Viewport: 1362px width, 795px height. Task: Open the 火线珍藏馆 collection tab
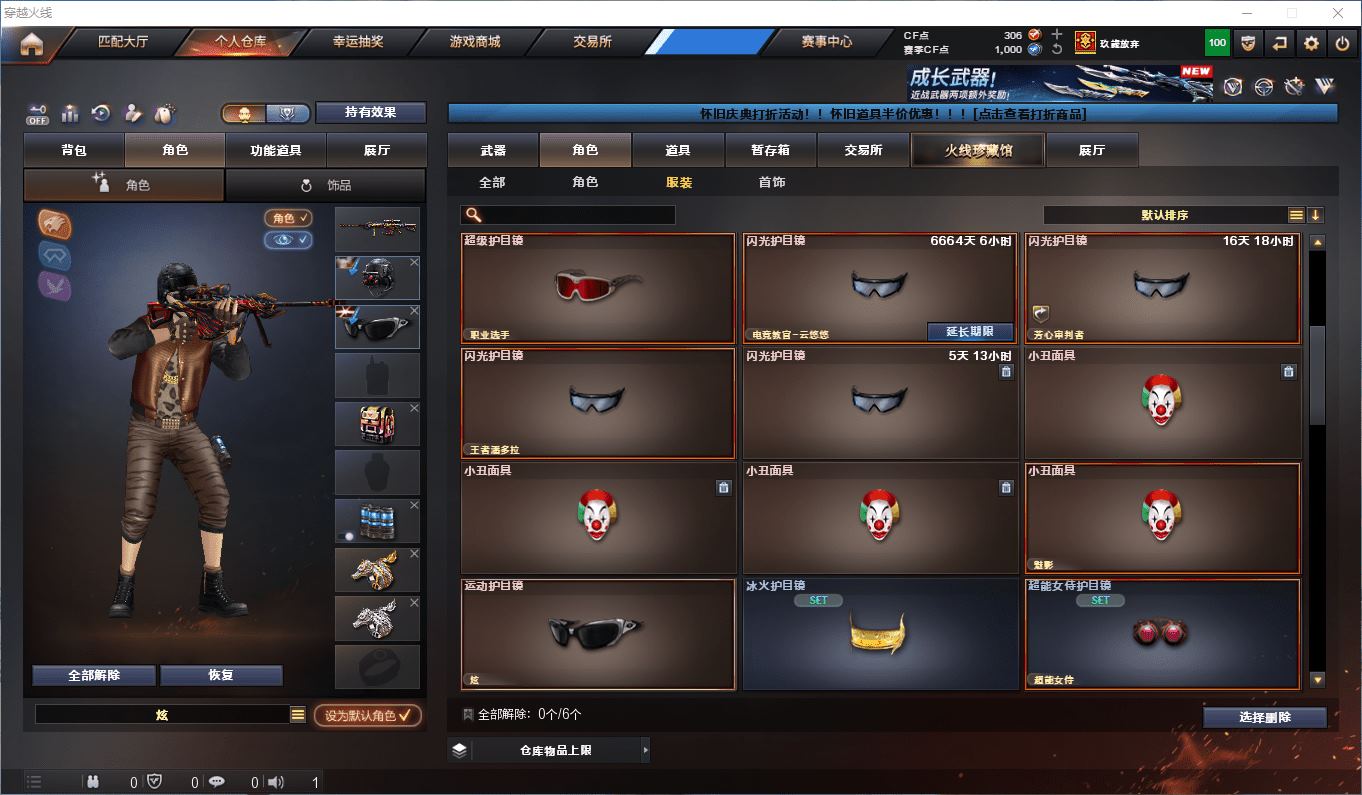coord(977,150)
